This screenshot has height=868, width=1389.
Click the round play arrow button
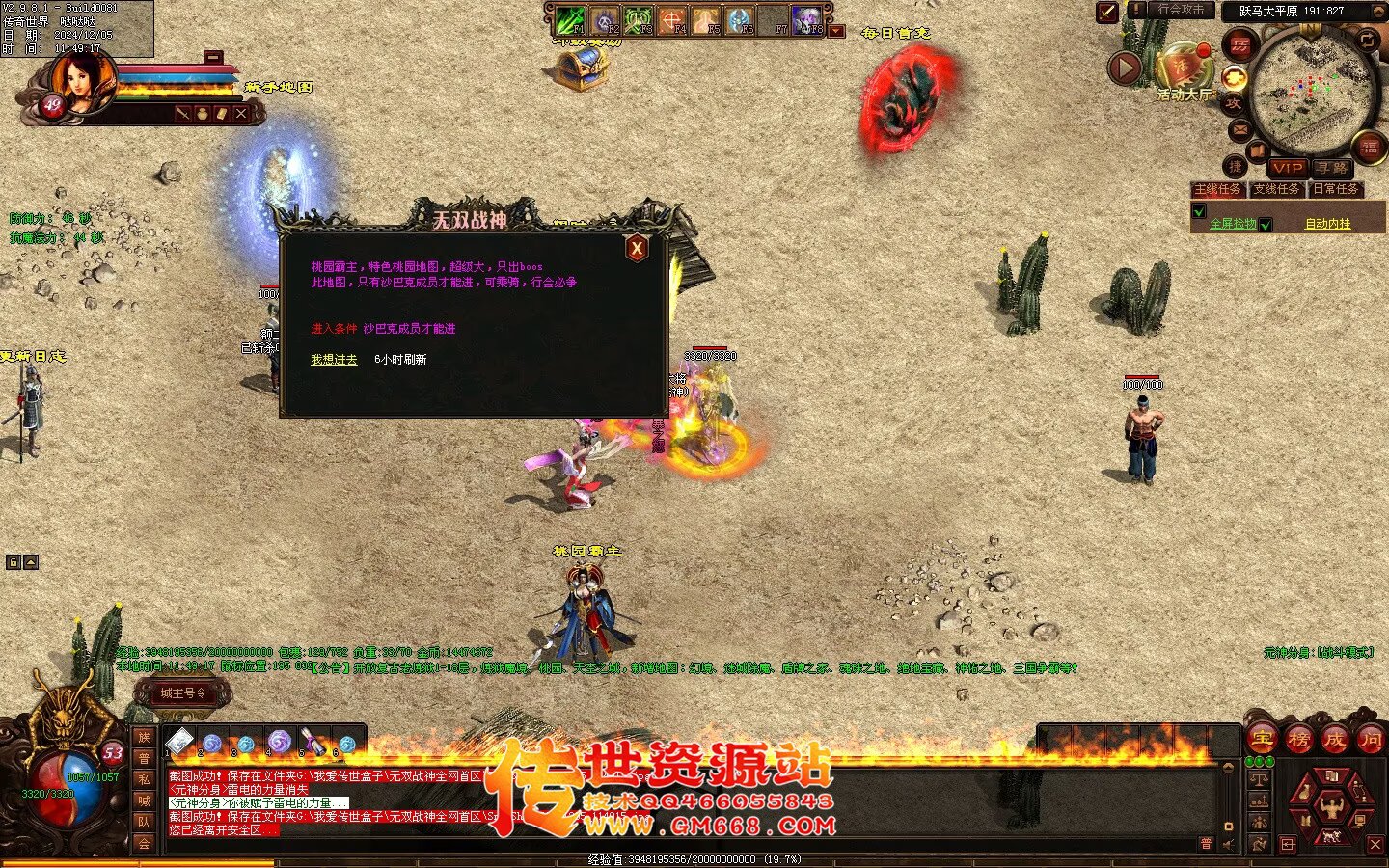pyautogui.click(x=1125, y=68)
